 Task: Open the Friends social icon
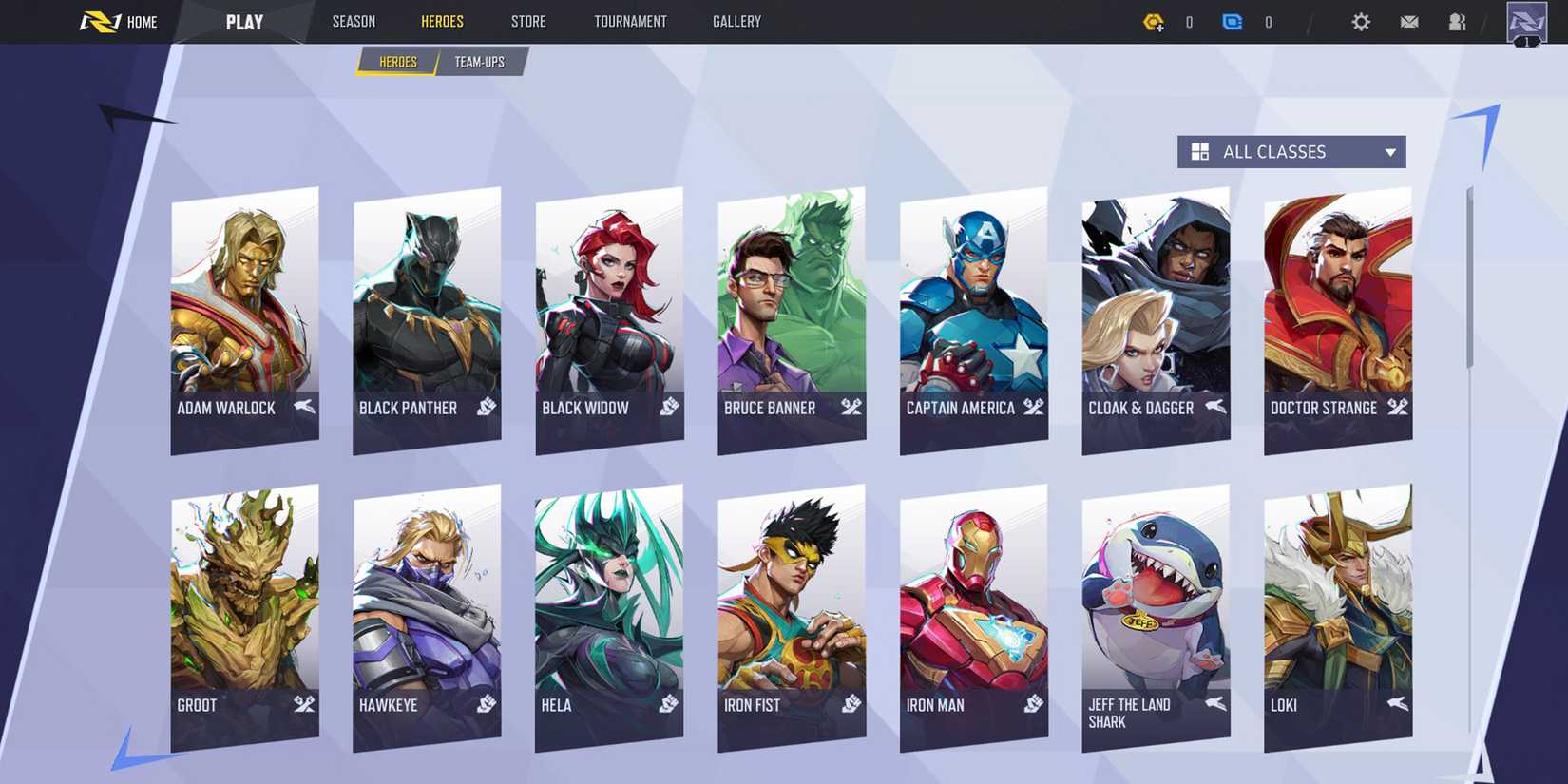tap(1457, 21)
